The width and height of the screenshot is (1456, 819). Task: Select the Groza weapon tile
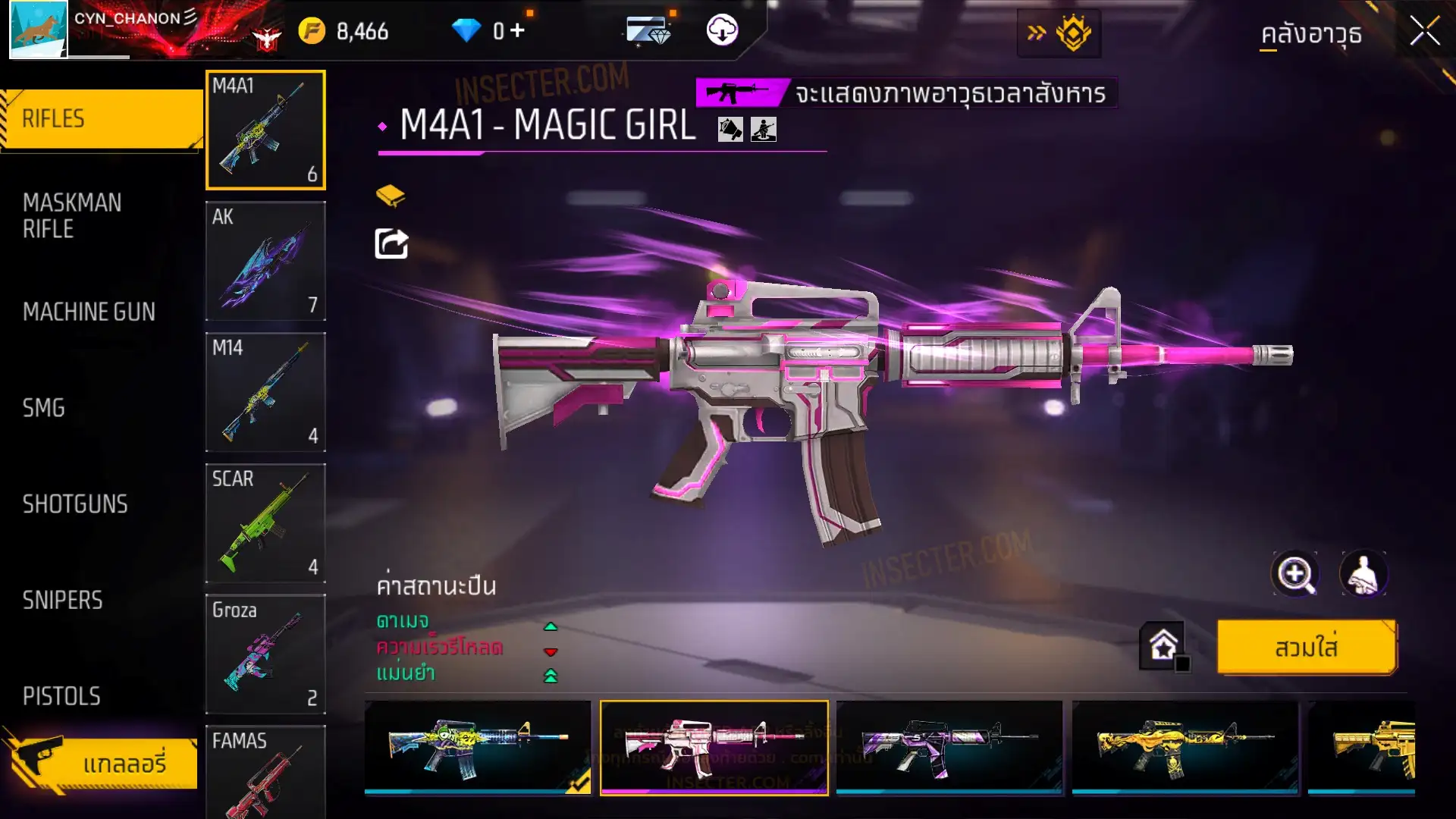265,654
